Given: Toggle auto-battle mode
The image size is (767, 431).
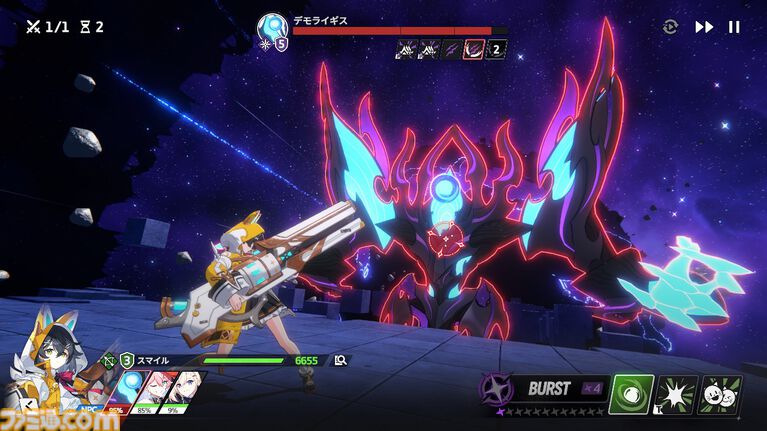Looking at the screenshot, I should [x=670, y=27].
